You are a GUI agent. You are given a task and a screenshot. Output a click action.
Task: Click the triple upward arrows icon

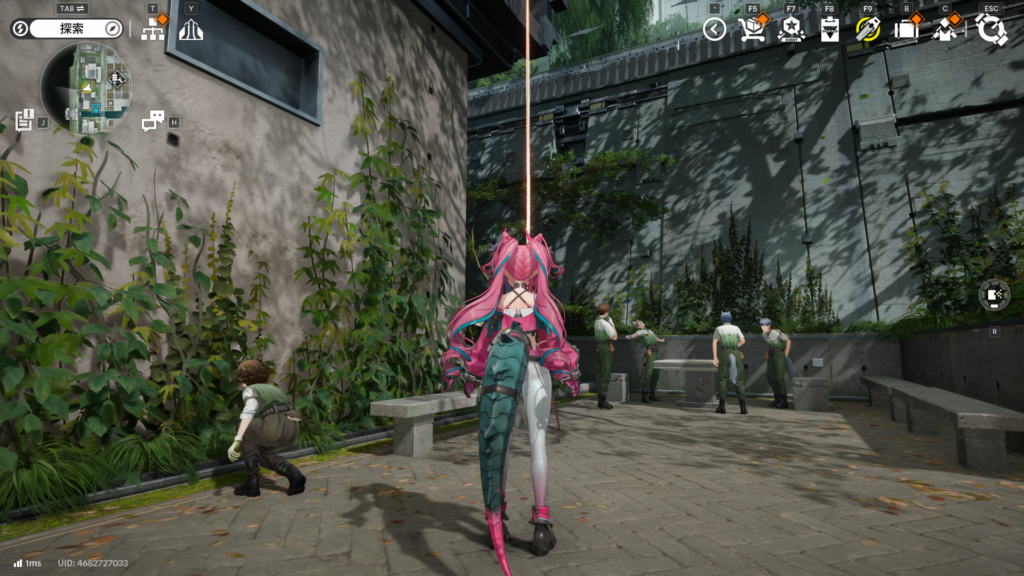tap(191, 29)
